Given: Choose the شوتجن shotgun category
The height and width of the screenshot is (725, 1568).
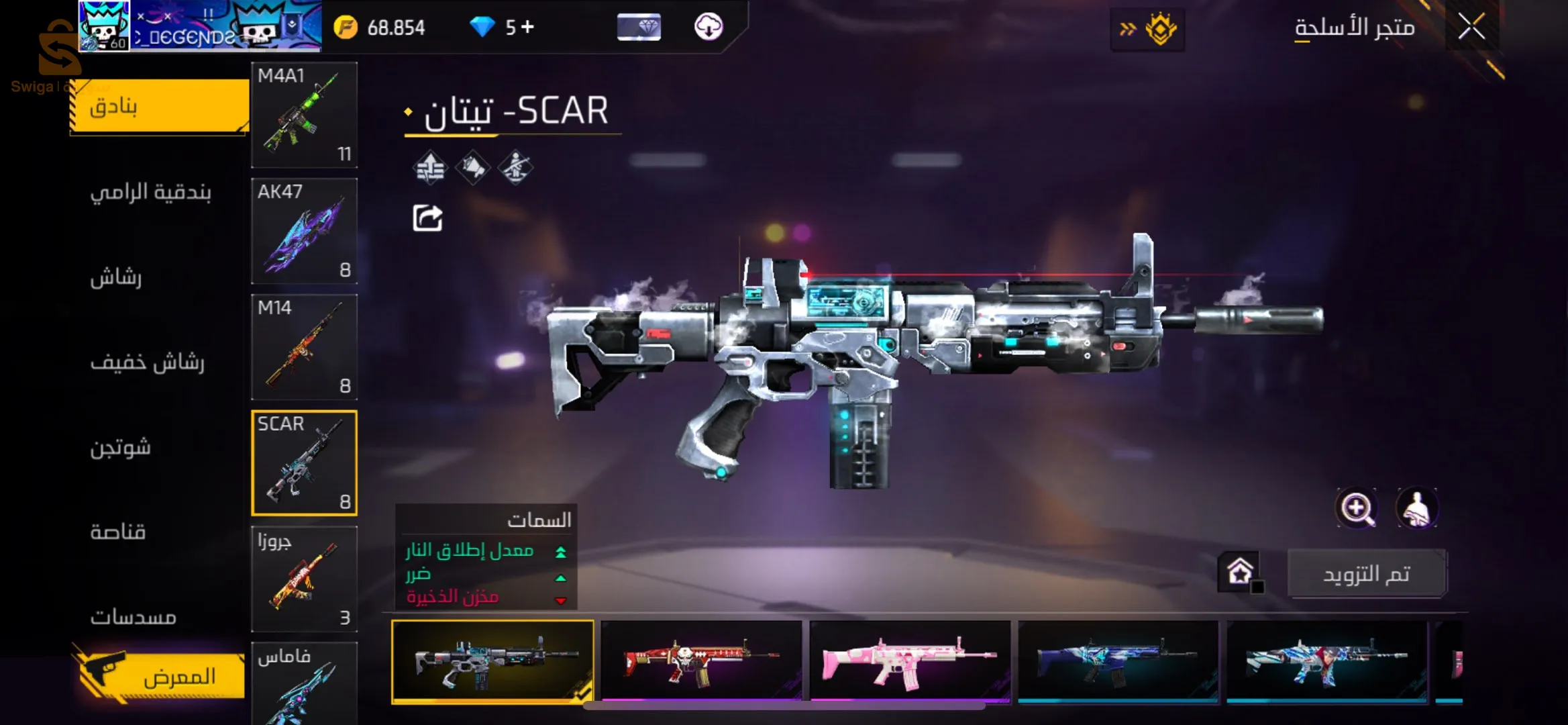Looking at the screenshot, I should pos(121,447).
